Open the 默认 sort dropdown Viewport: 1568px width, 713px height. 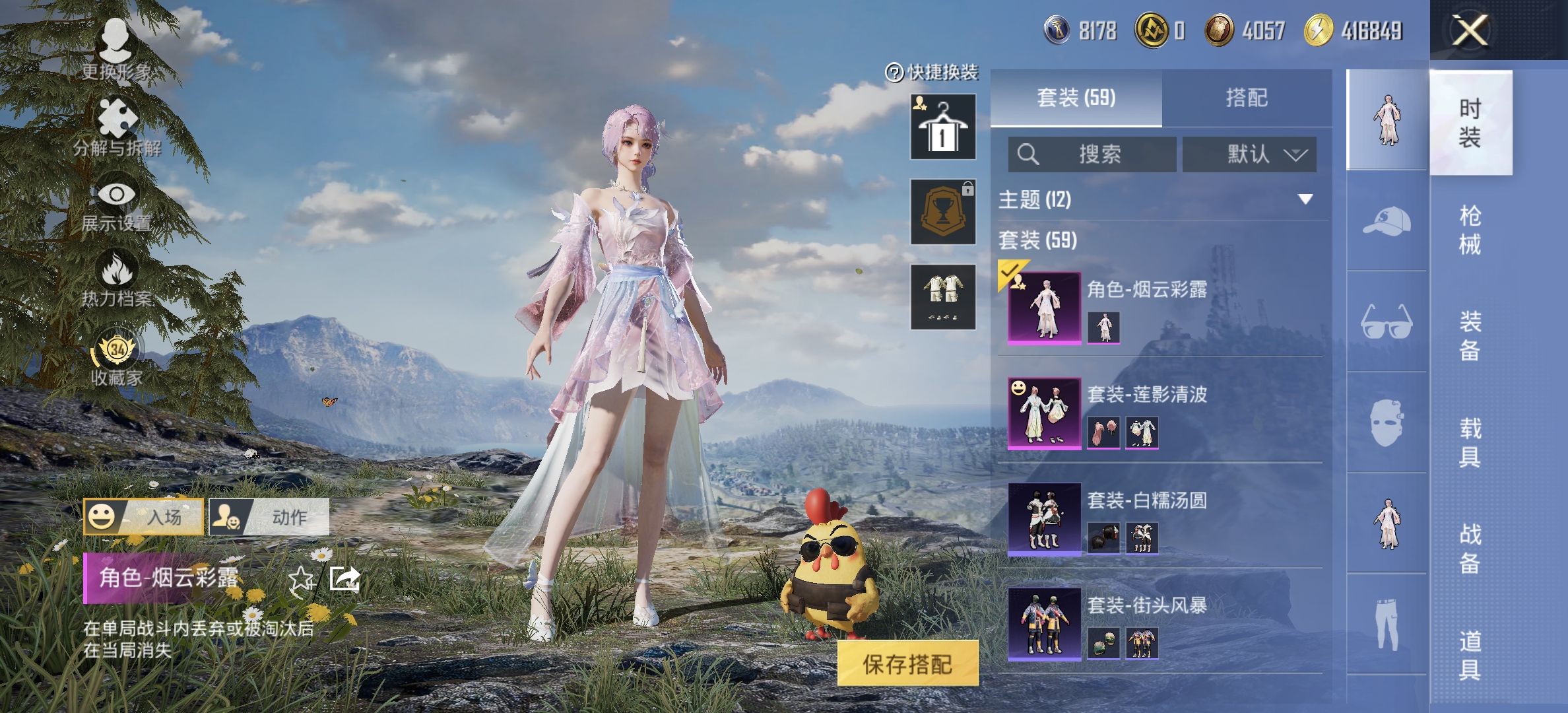[x=1247, y=154]
